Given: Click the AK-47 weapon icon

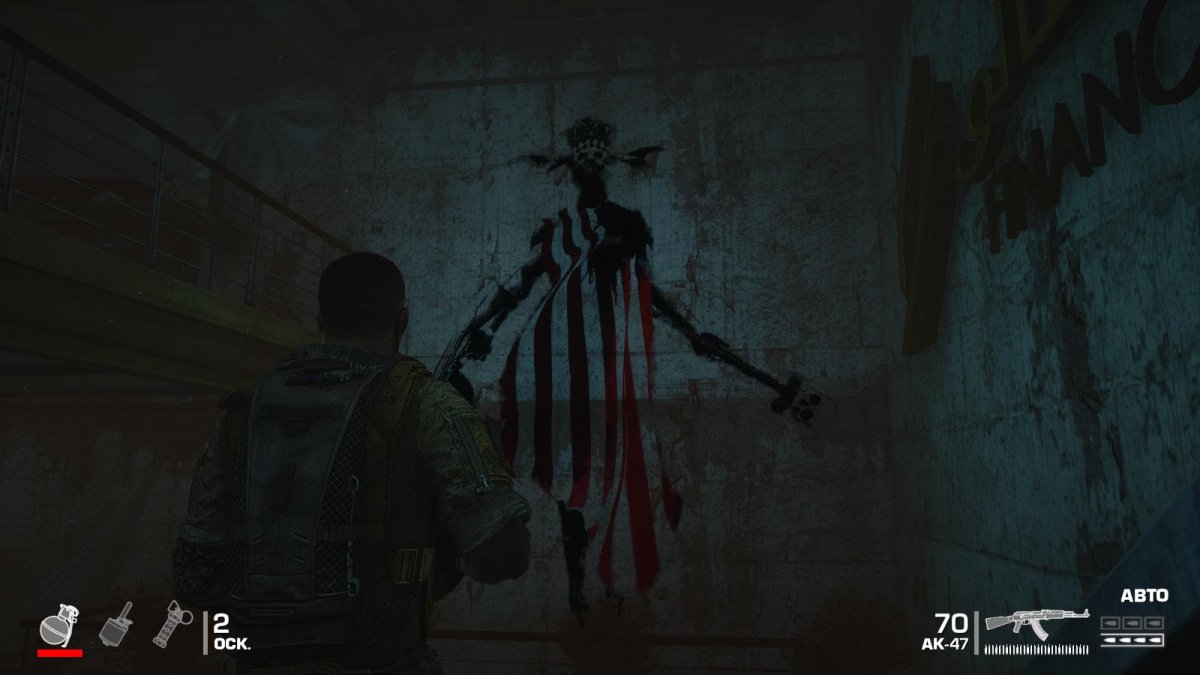Looking at the screenshot, I should [1036, 622].
